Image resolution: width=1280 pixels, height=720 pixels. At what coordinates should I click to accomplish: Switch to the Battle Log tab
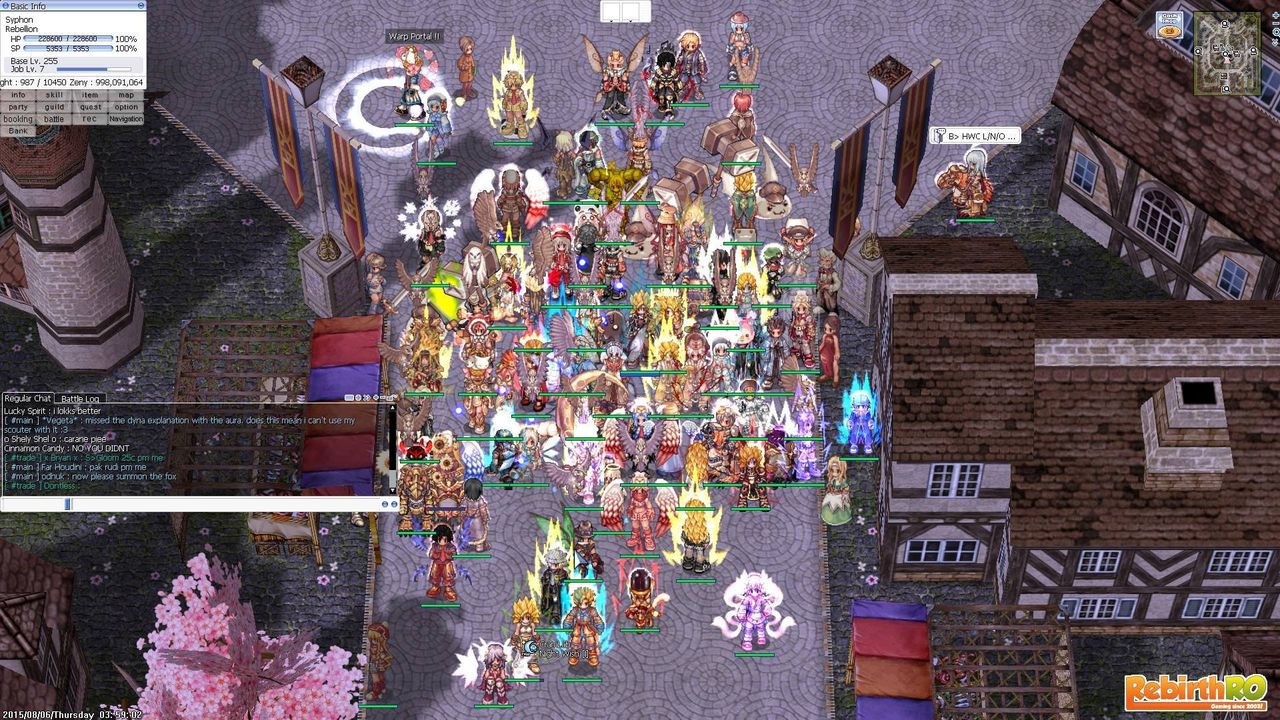coord(81,397)
